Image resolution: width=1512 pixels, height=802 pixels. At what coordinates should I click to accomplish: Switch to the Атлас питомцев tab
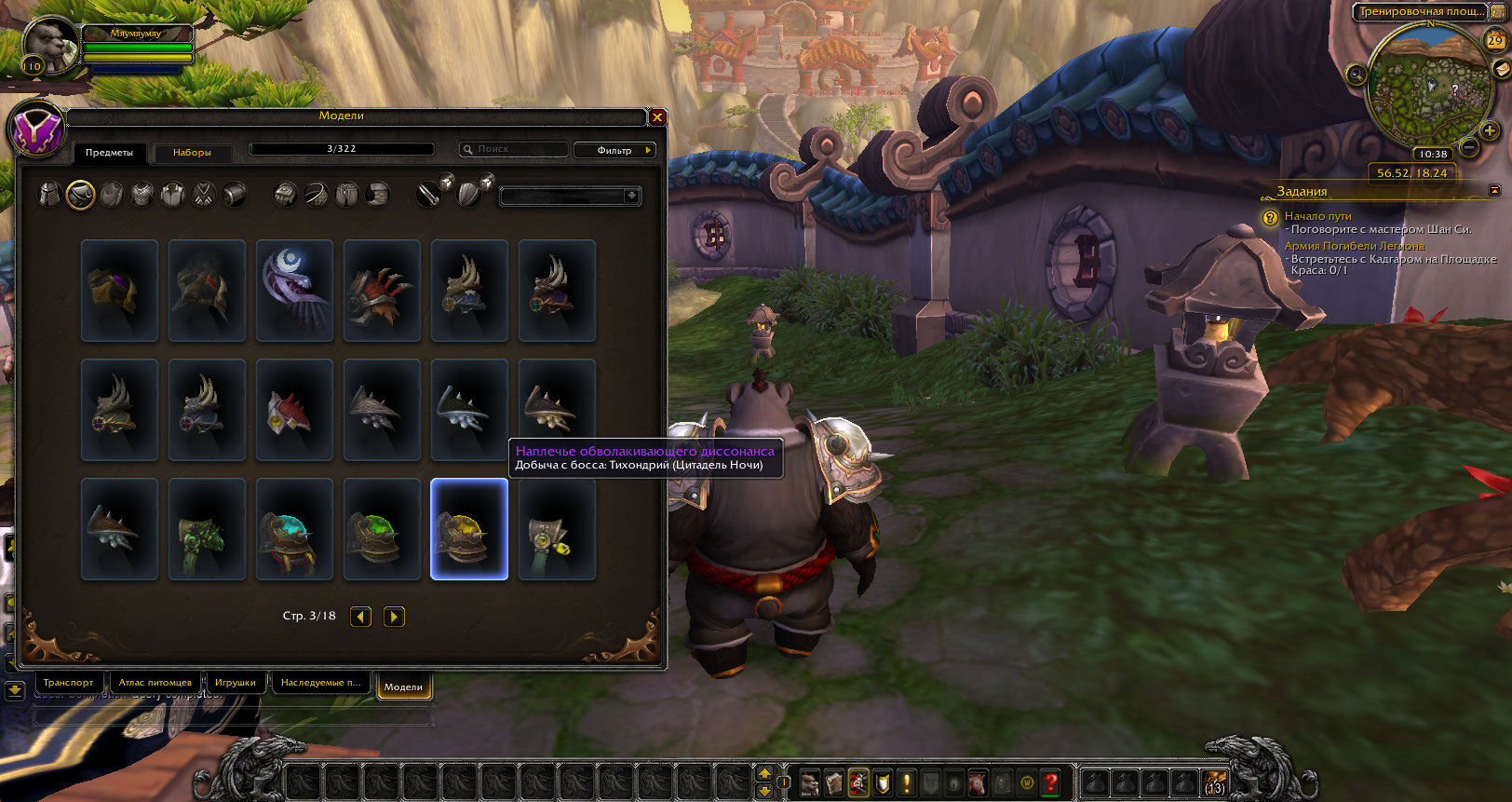(x=155, y=683)
